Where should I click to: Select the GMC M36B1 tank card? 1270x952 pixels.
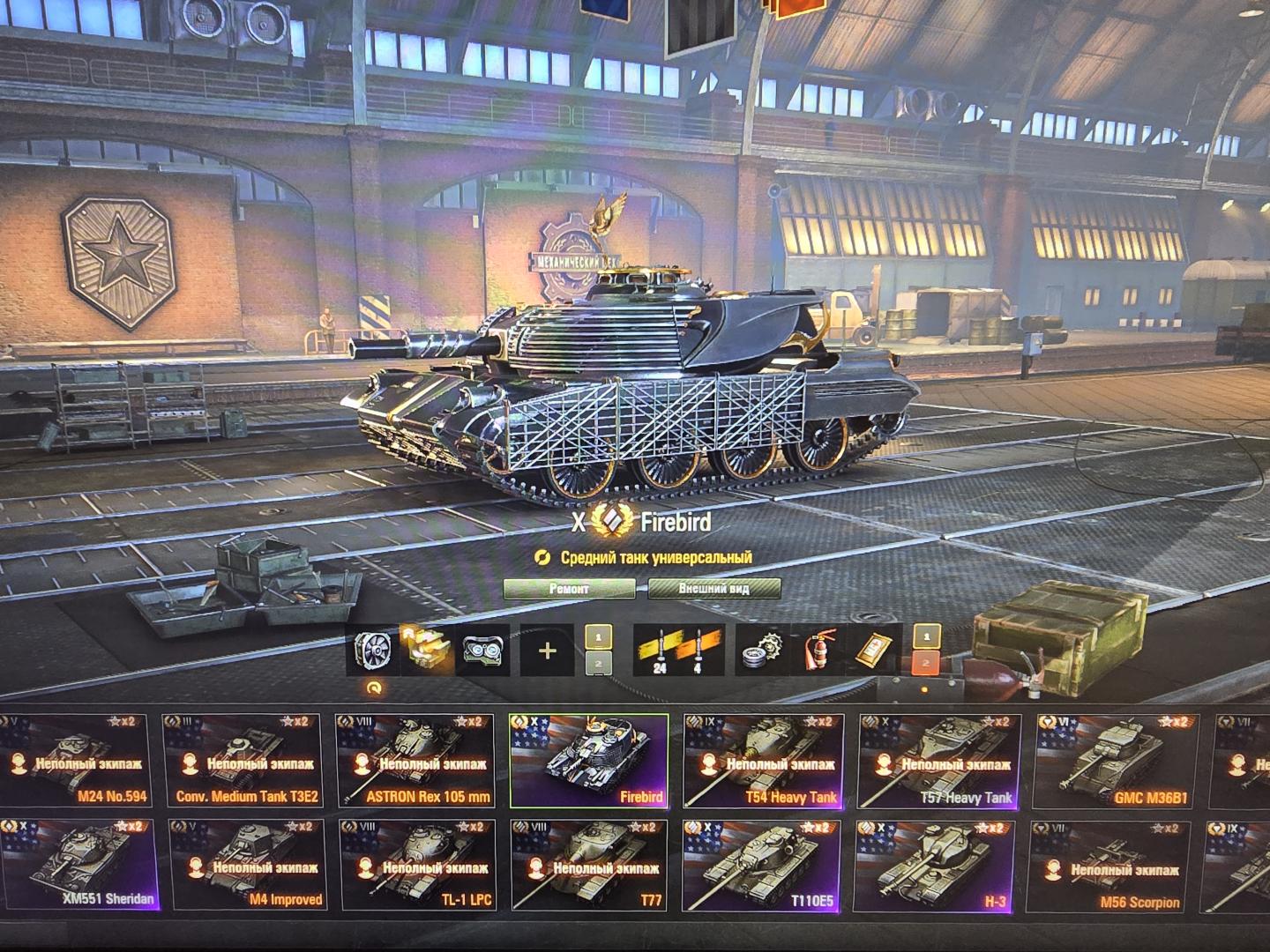(1115, 760)
